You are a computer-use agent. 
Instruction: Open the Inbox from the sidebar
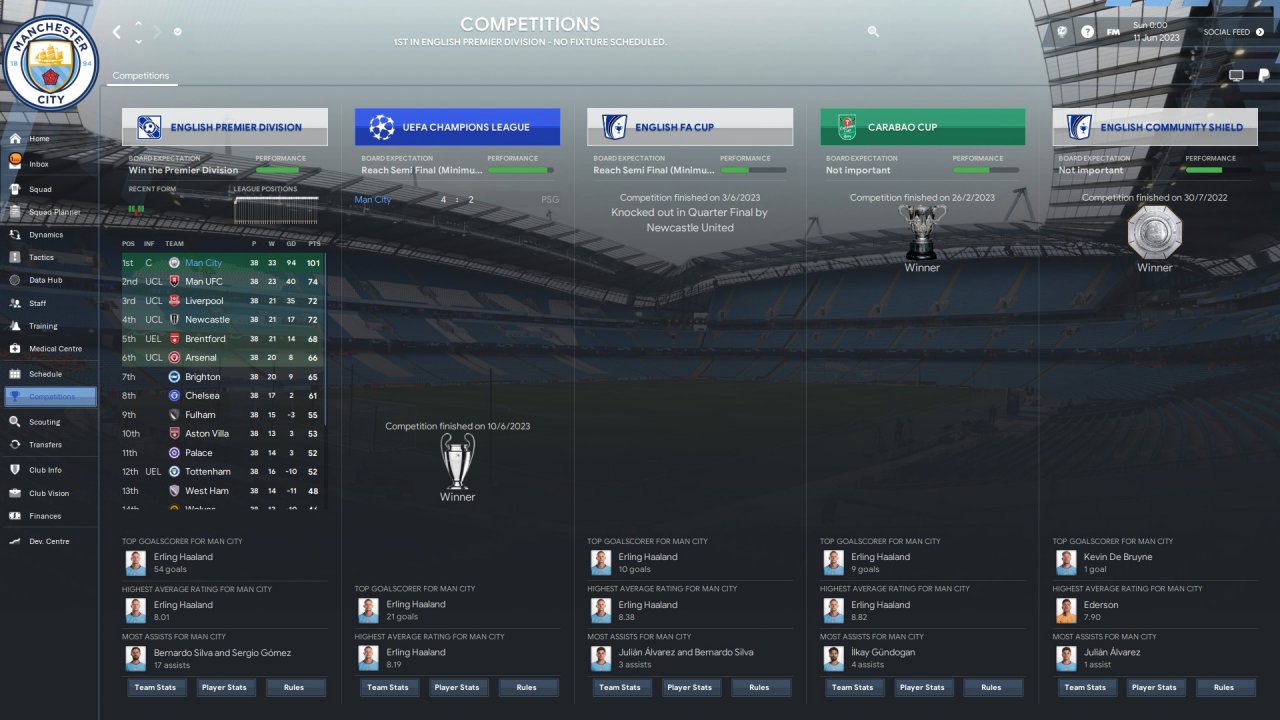pyautogui.click(x=39, y=164)
